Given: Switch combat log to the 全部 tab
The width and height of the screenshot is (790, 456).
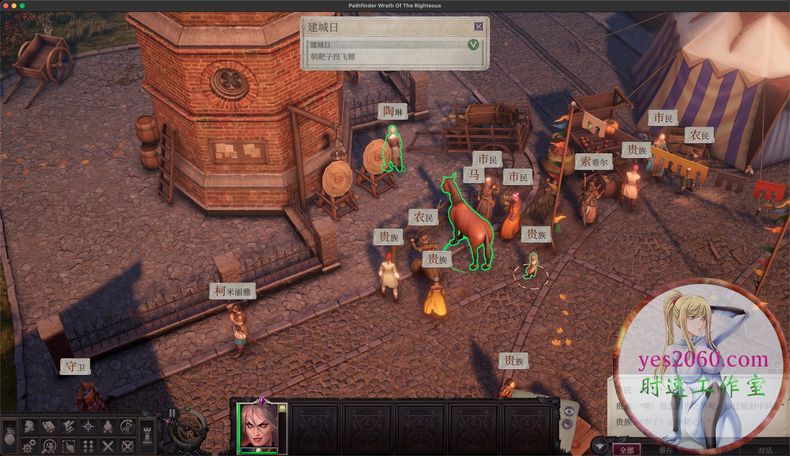Looking at the screenshot, I should click(x=627, y=449).
